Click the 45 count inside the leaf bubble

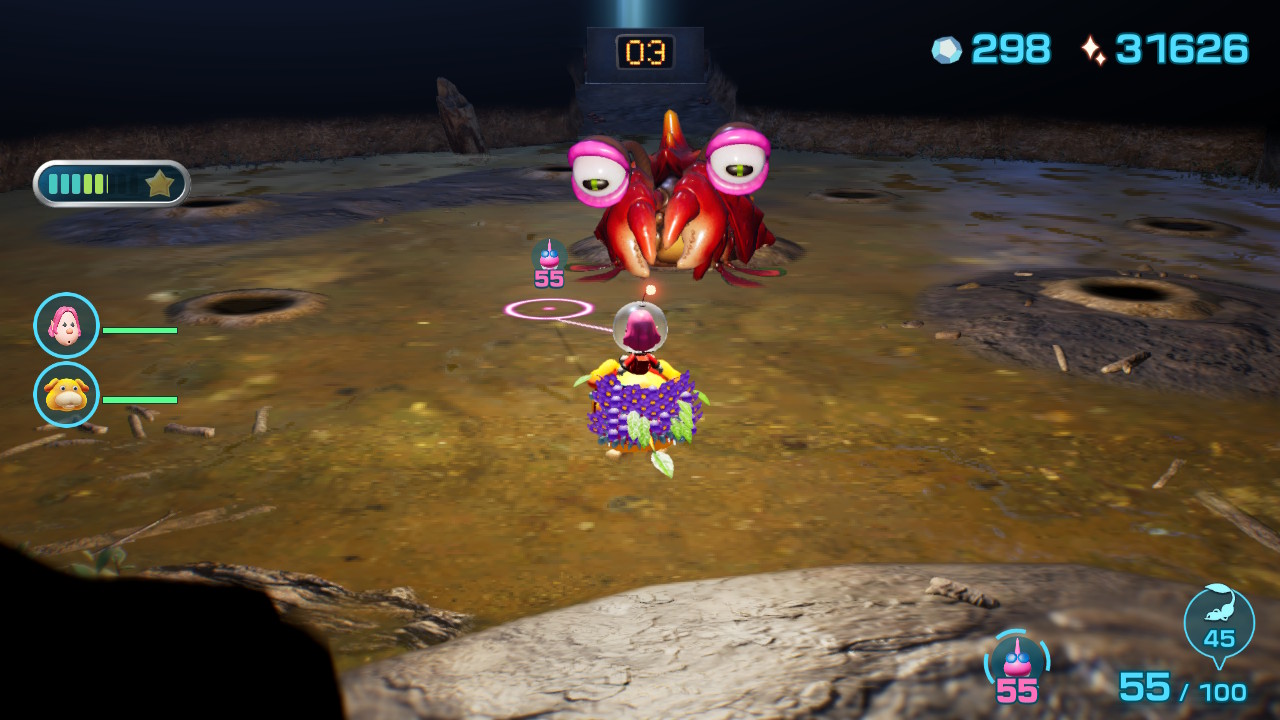pyautogui.click(x=1219, y=640)
